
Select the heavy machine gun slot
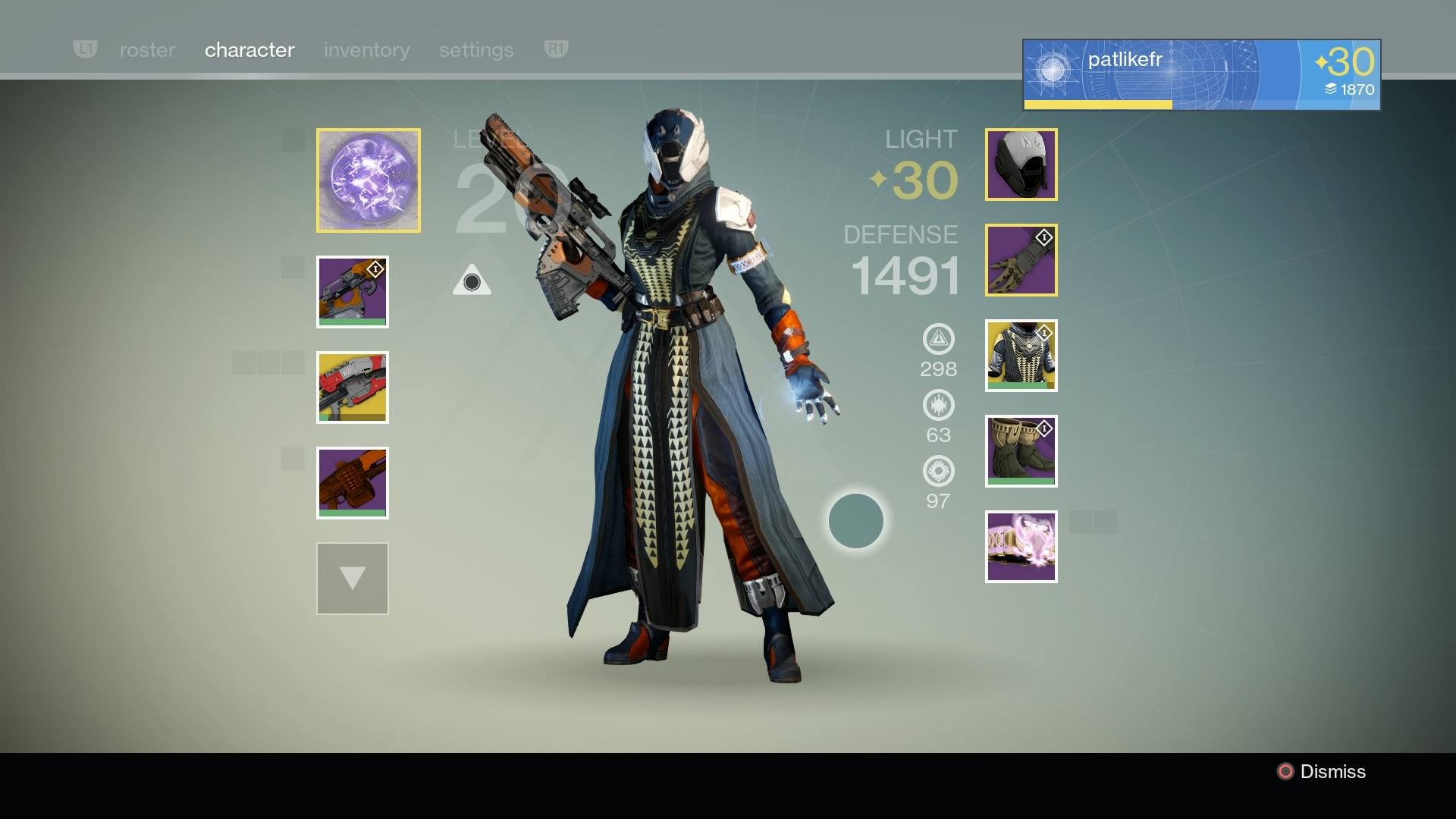(353, 483)
